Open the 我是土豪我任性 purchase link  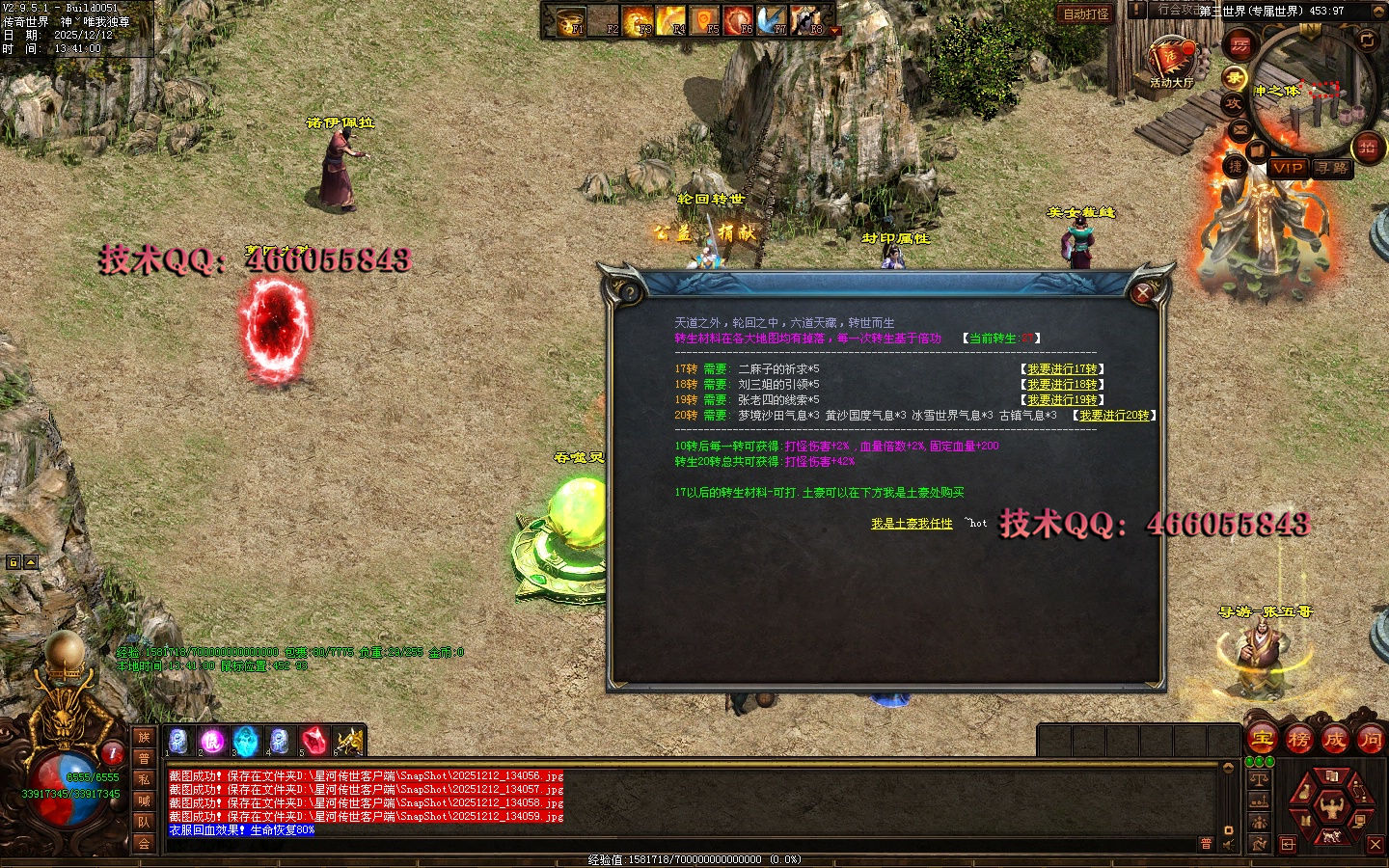point(912,524)
